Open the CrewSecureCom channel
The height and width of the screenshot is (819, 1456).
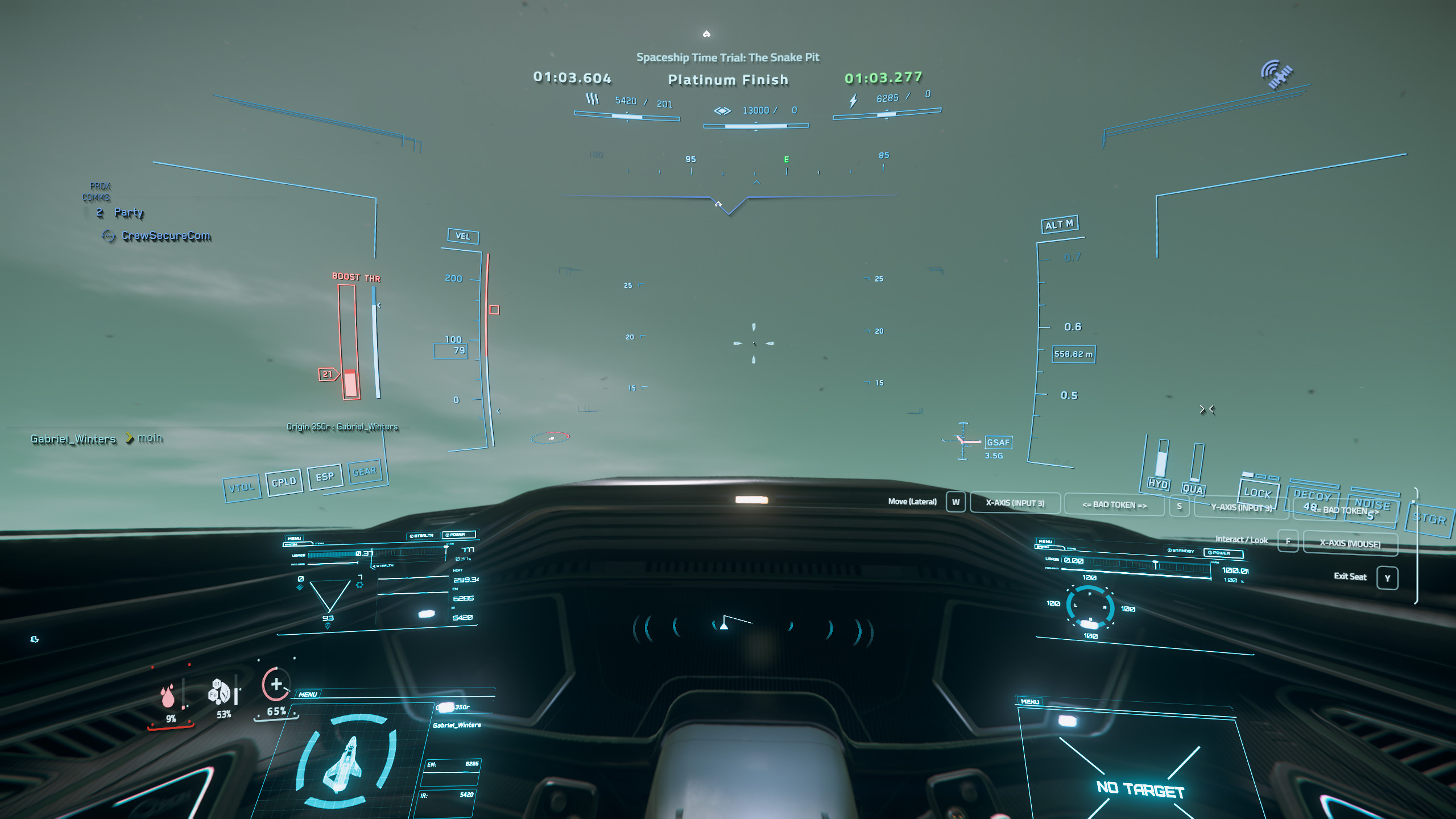click(x=166, y=235)
